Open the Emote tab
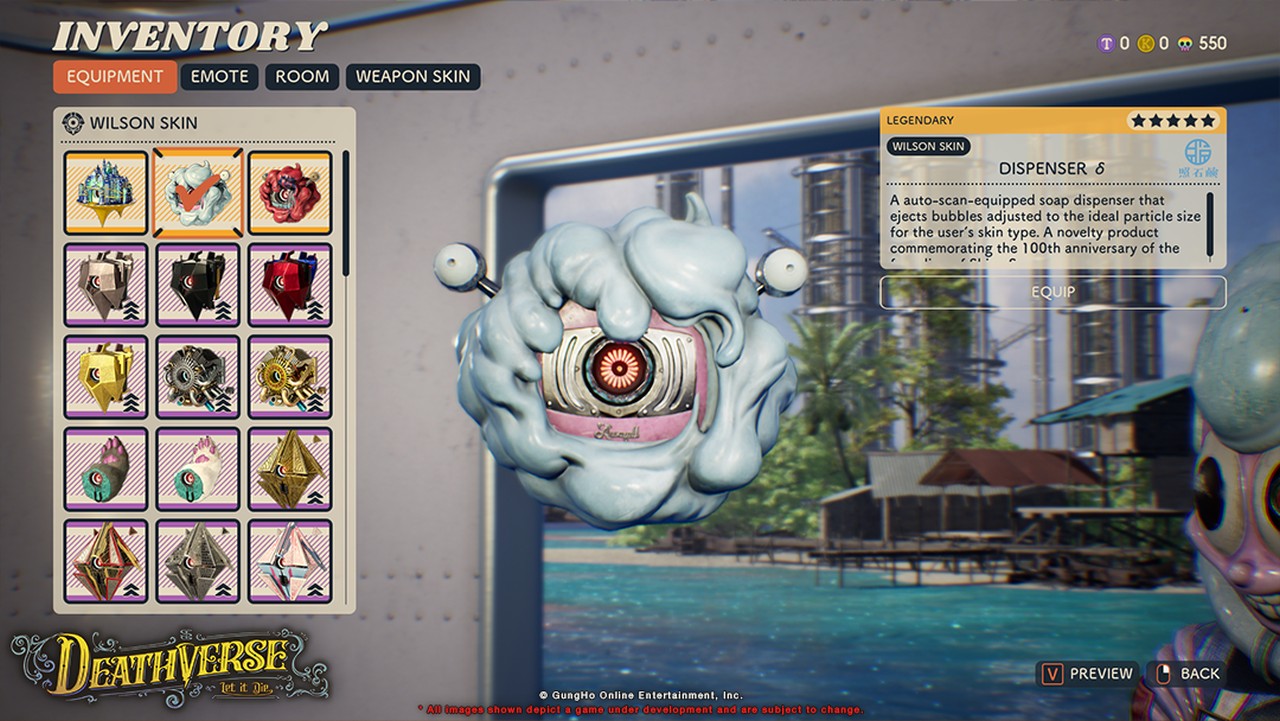 tap(220, 77)
